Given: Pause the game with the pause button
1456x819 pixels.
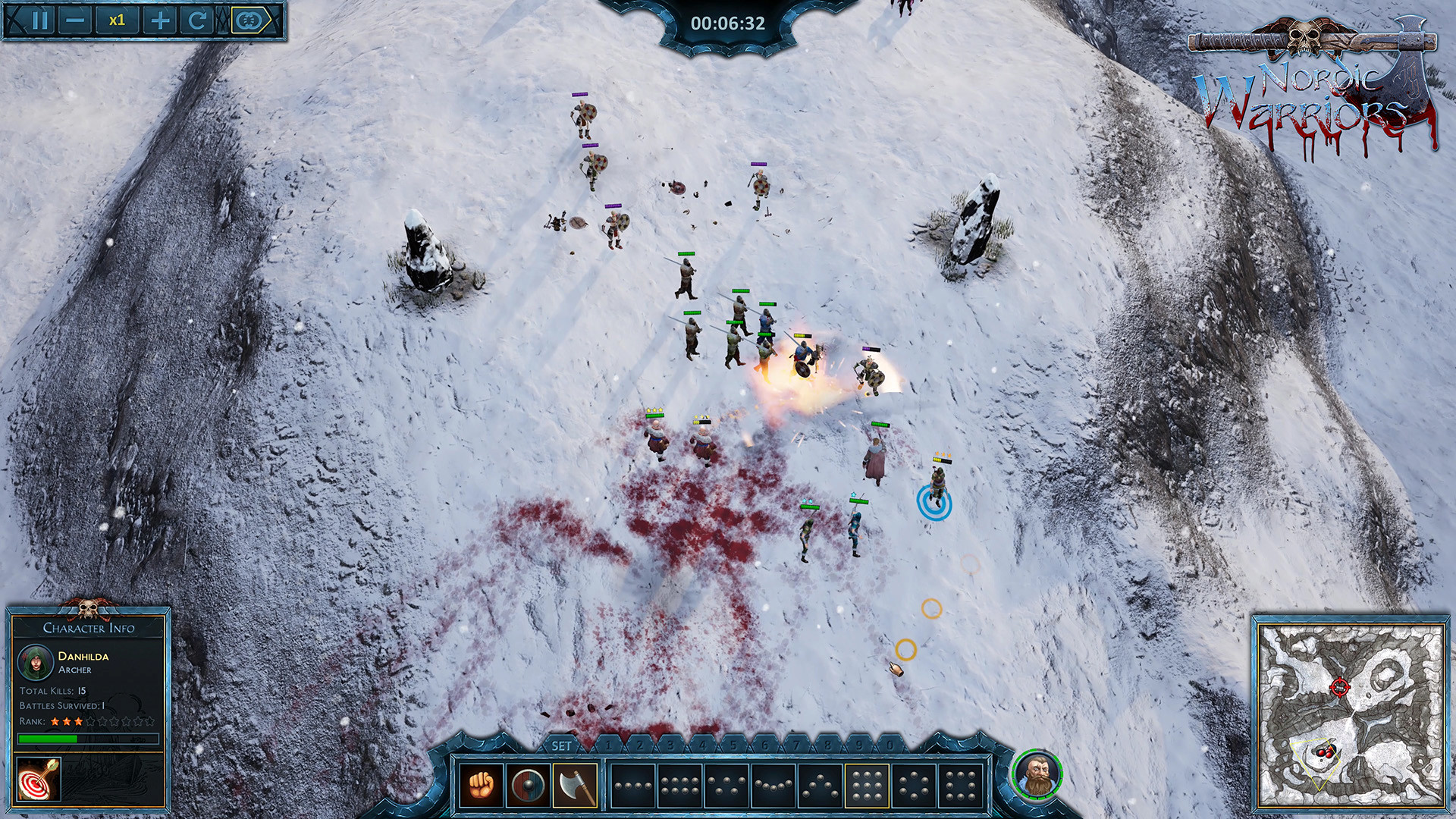Looking at the screenshot, I should click(x=39, y=20).
